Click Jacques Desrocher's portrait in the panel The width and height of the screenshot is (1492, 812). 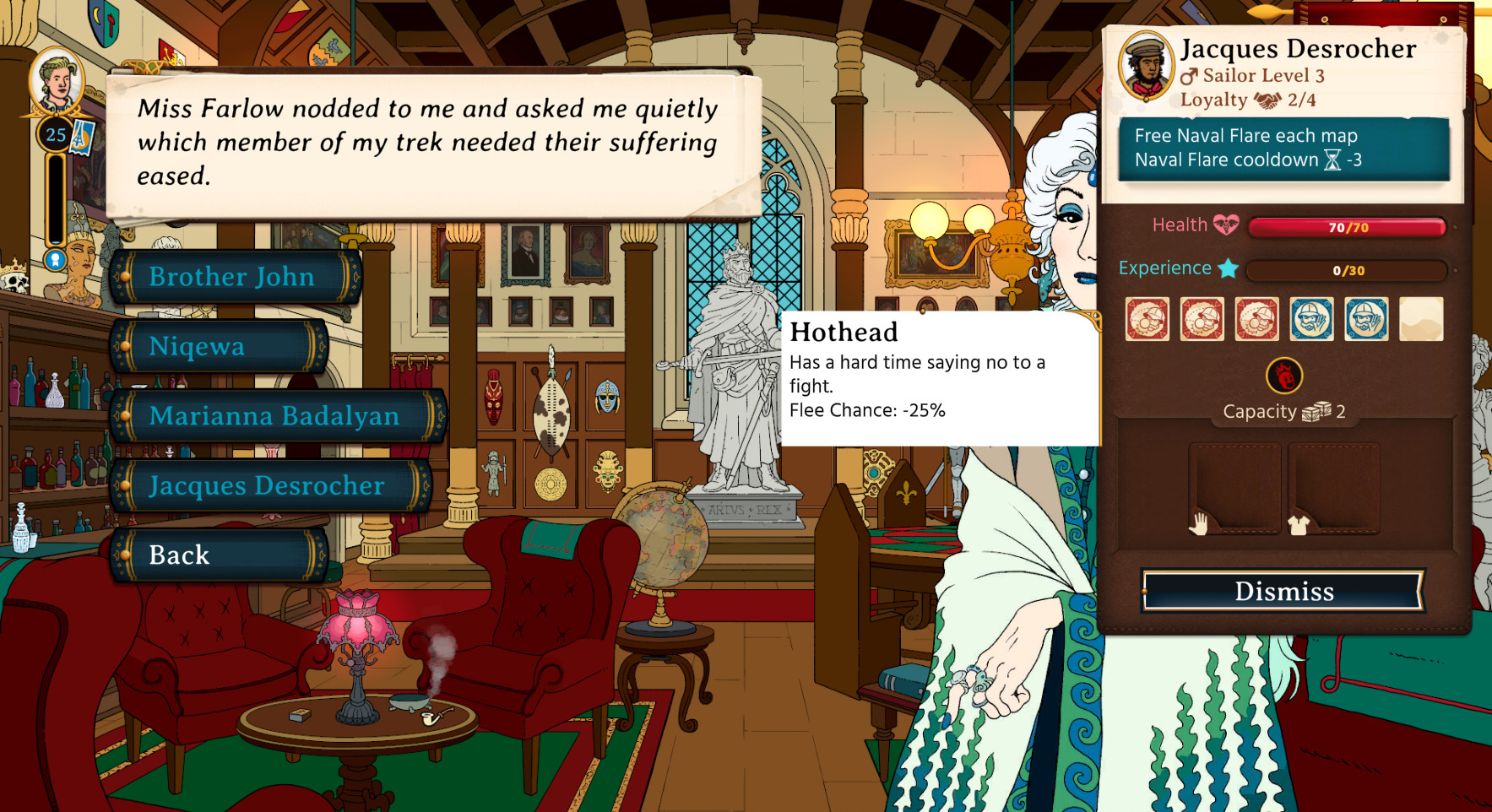tap(1146, 65)
